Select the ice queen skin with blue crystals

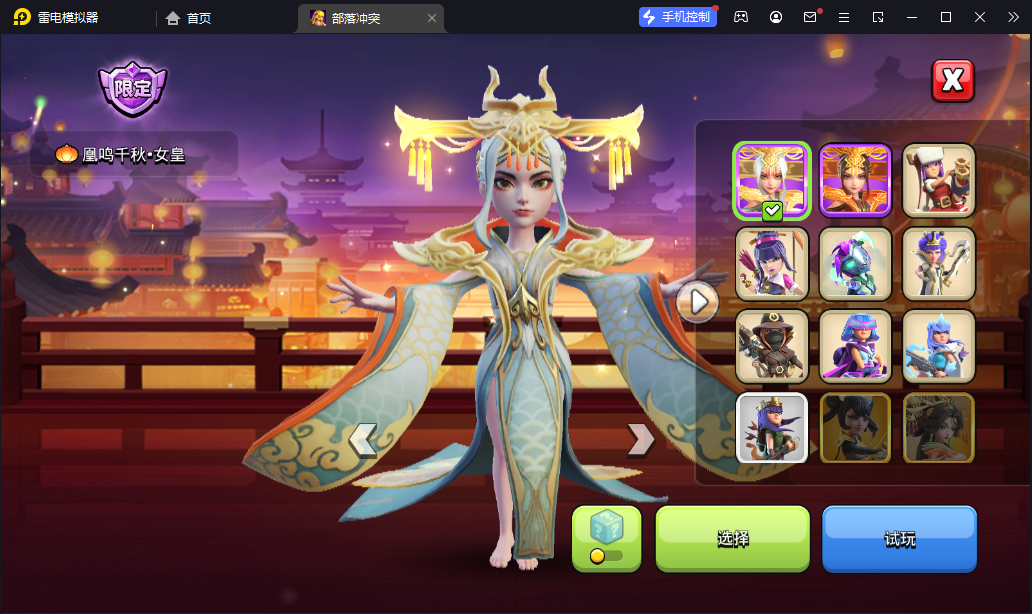pos(939,346)
